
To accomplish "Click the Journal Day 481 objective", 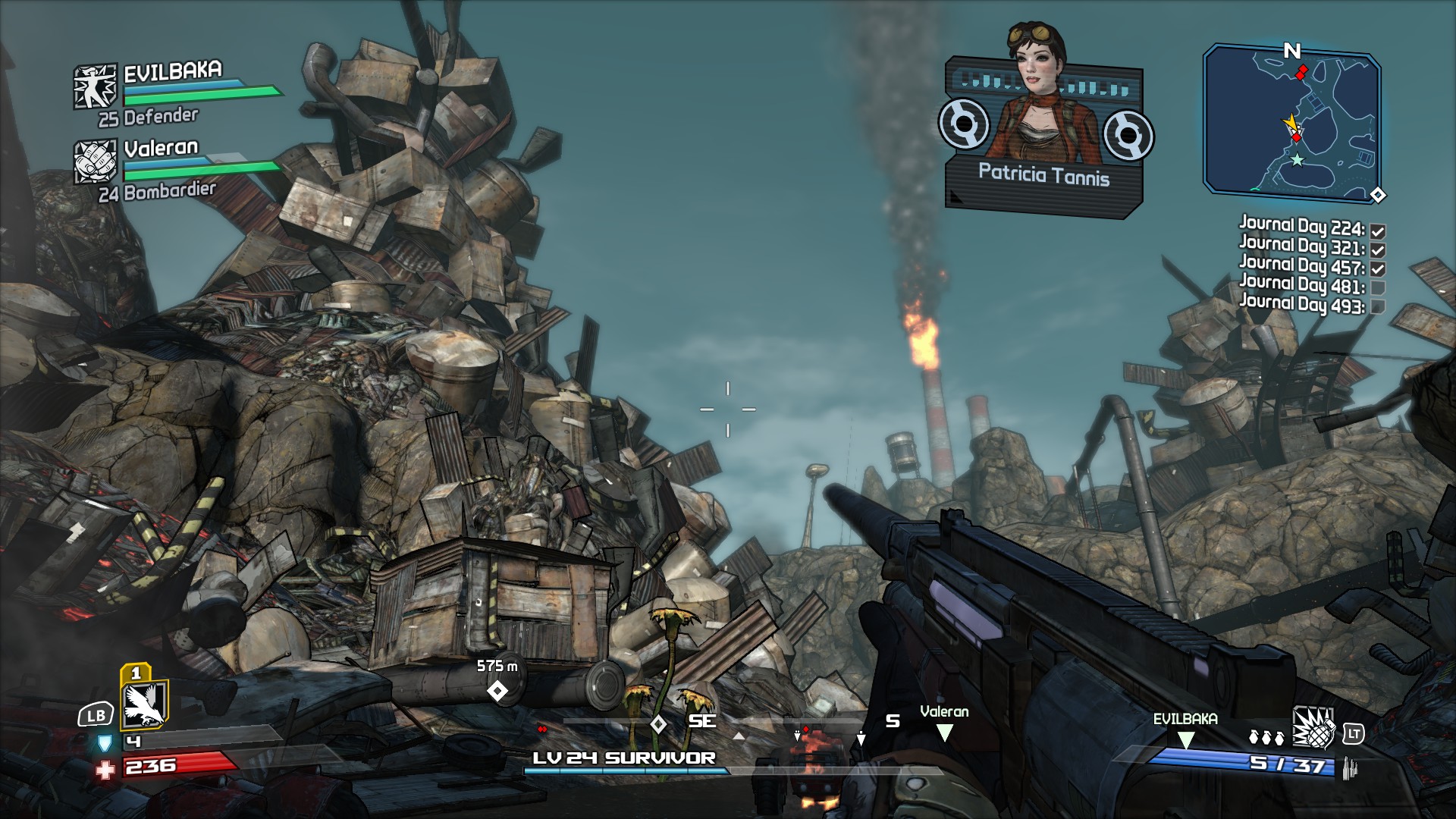I will [x=1301, y=285].
